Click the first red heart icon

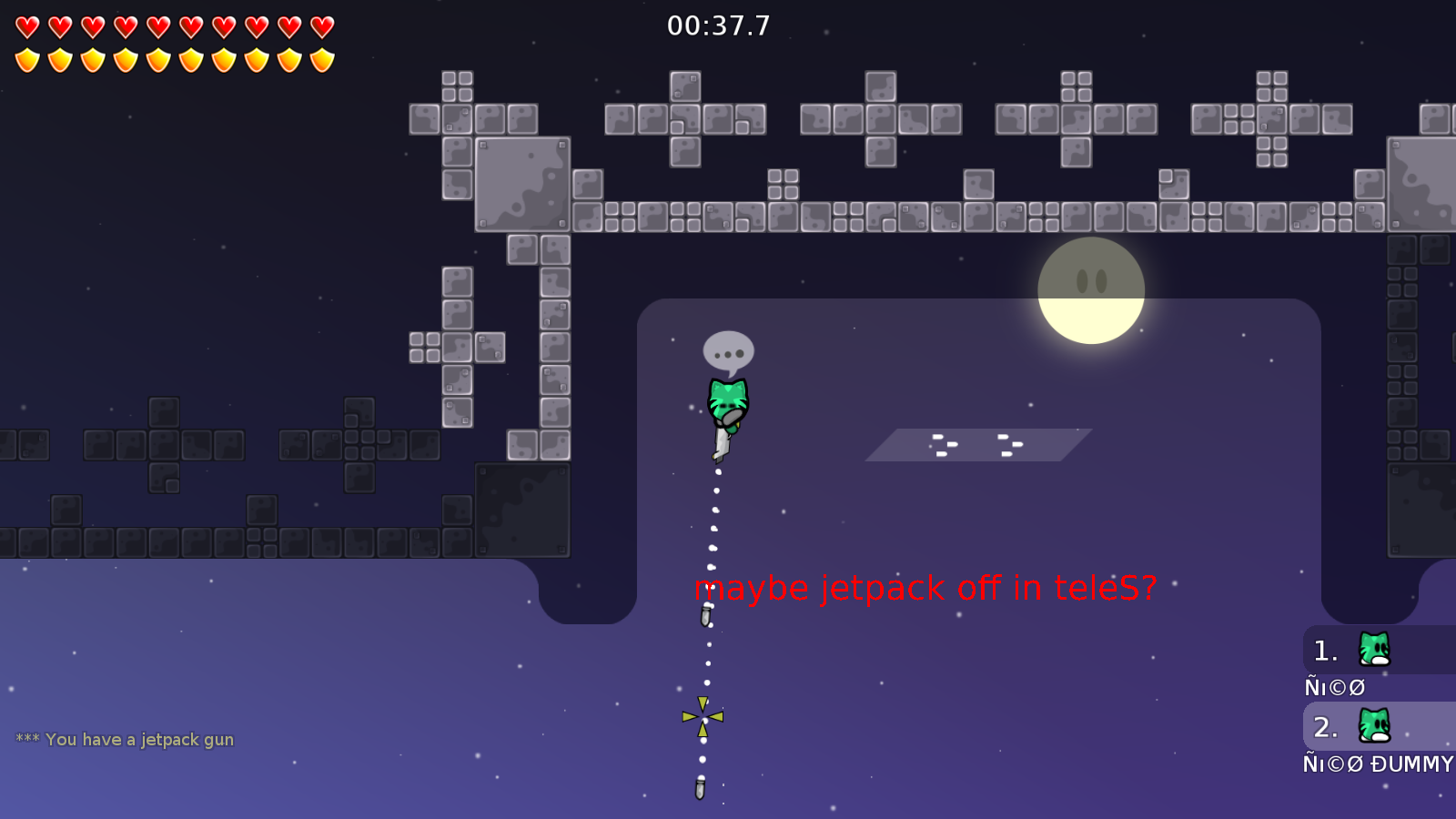(27, 27)
